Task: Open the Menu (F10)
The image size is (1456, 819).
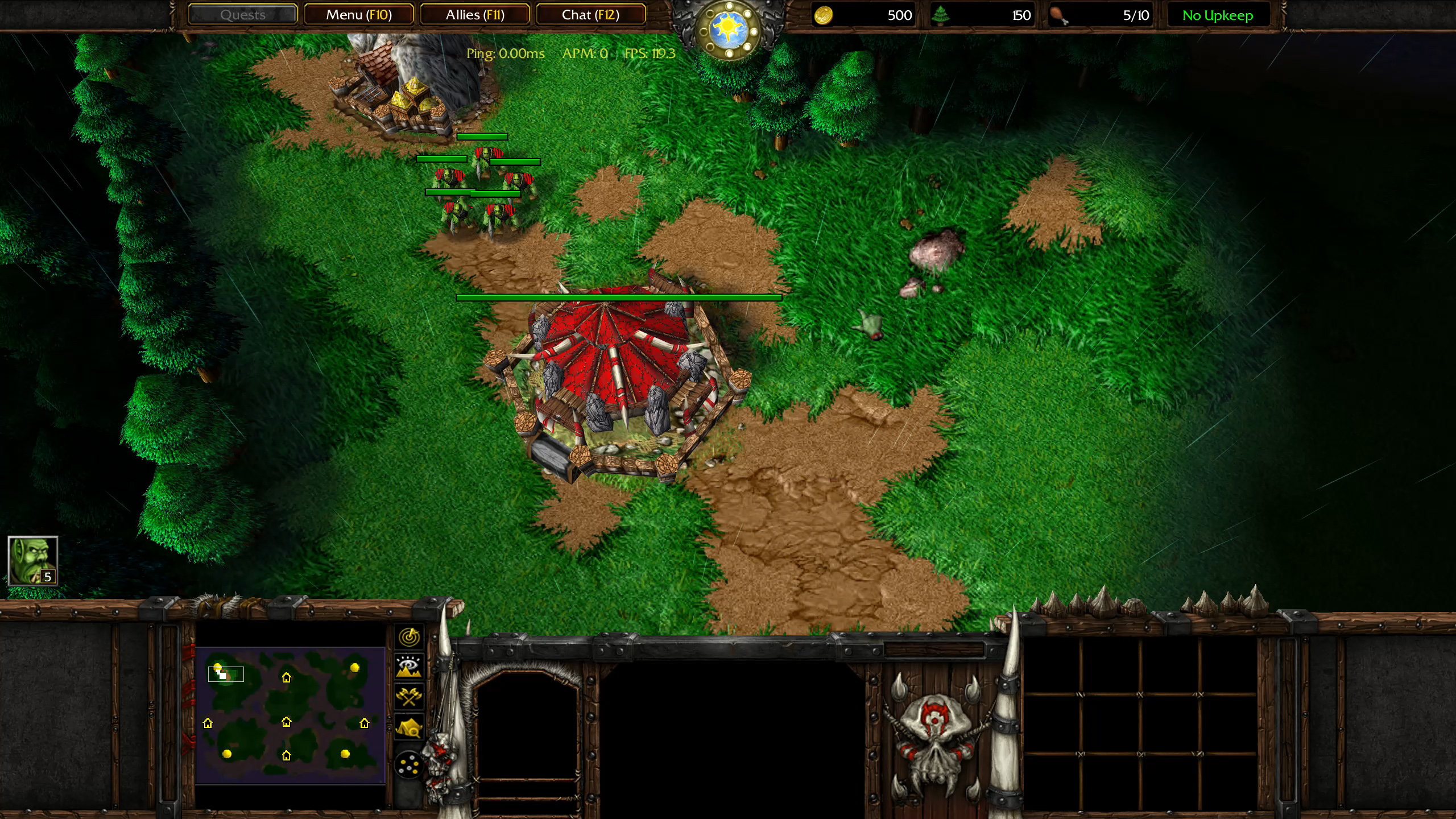Action: point(359,14)
